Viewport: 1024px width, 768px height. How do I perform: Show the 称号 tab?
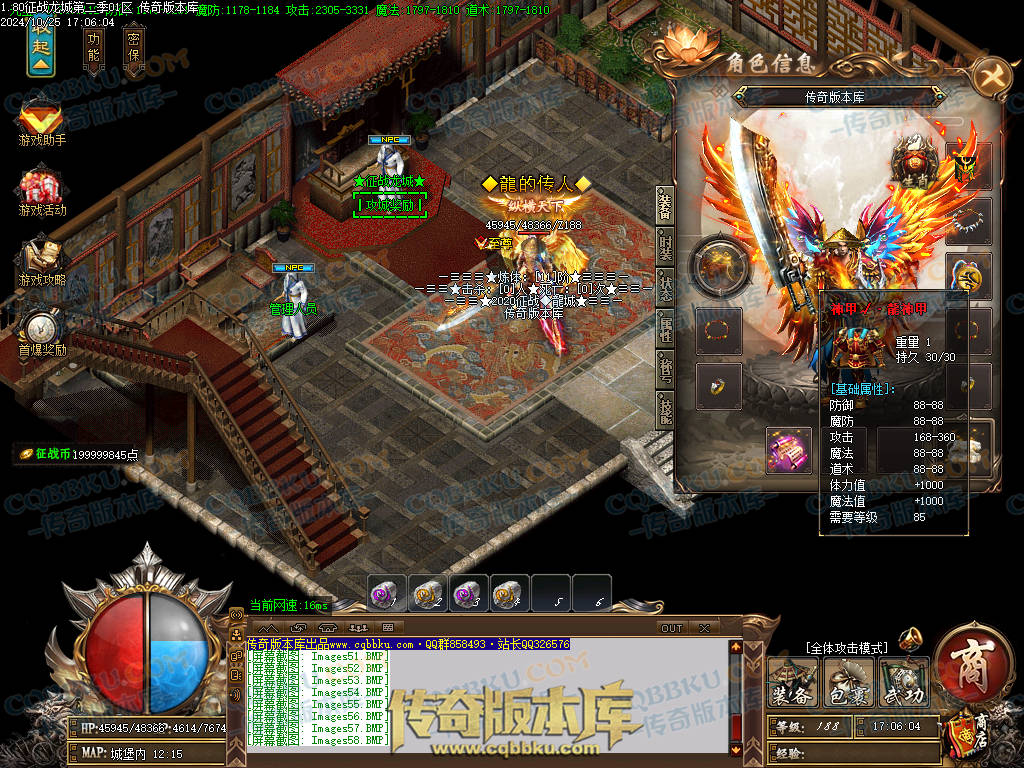(x=665, y=366)
